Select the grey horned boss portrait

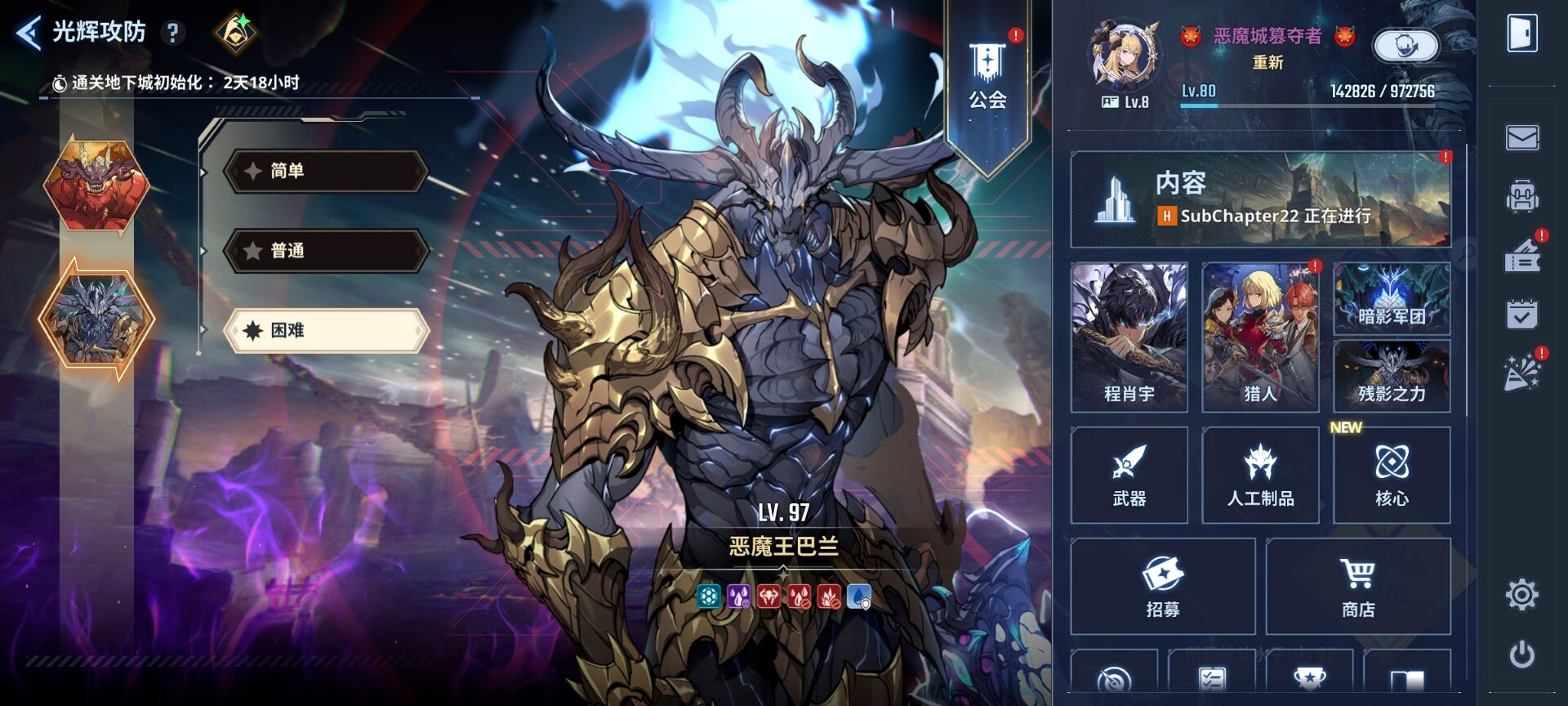pos(96,319)
